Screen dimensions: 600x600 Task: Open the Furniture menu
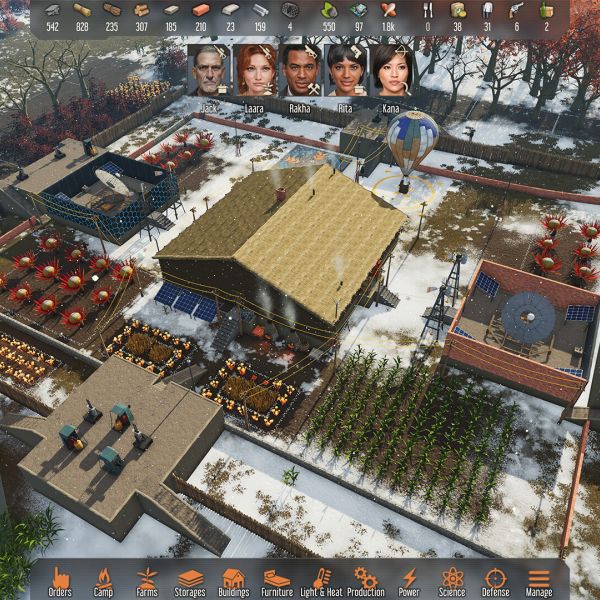pyautogui.click(x=277, y=579)
